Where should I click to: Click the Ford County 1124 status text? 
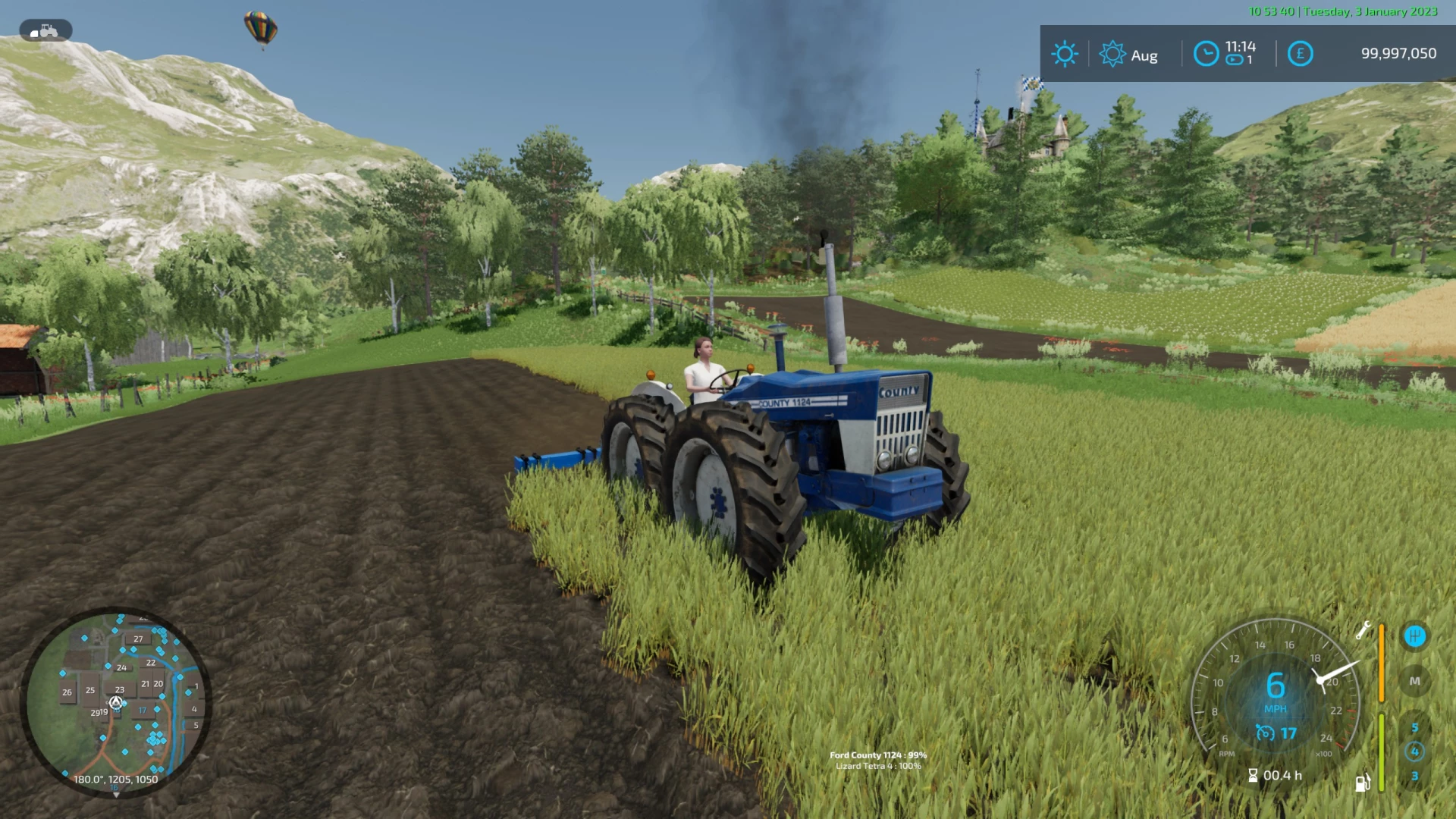879,755
